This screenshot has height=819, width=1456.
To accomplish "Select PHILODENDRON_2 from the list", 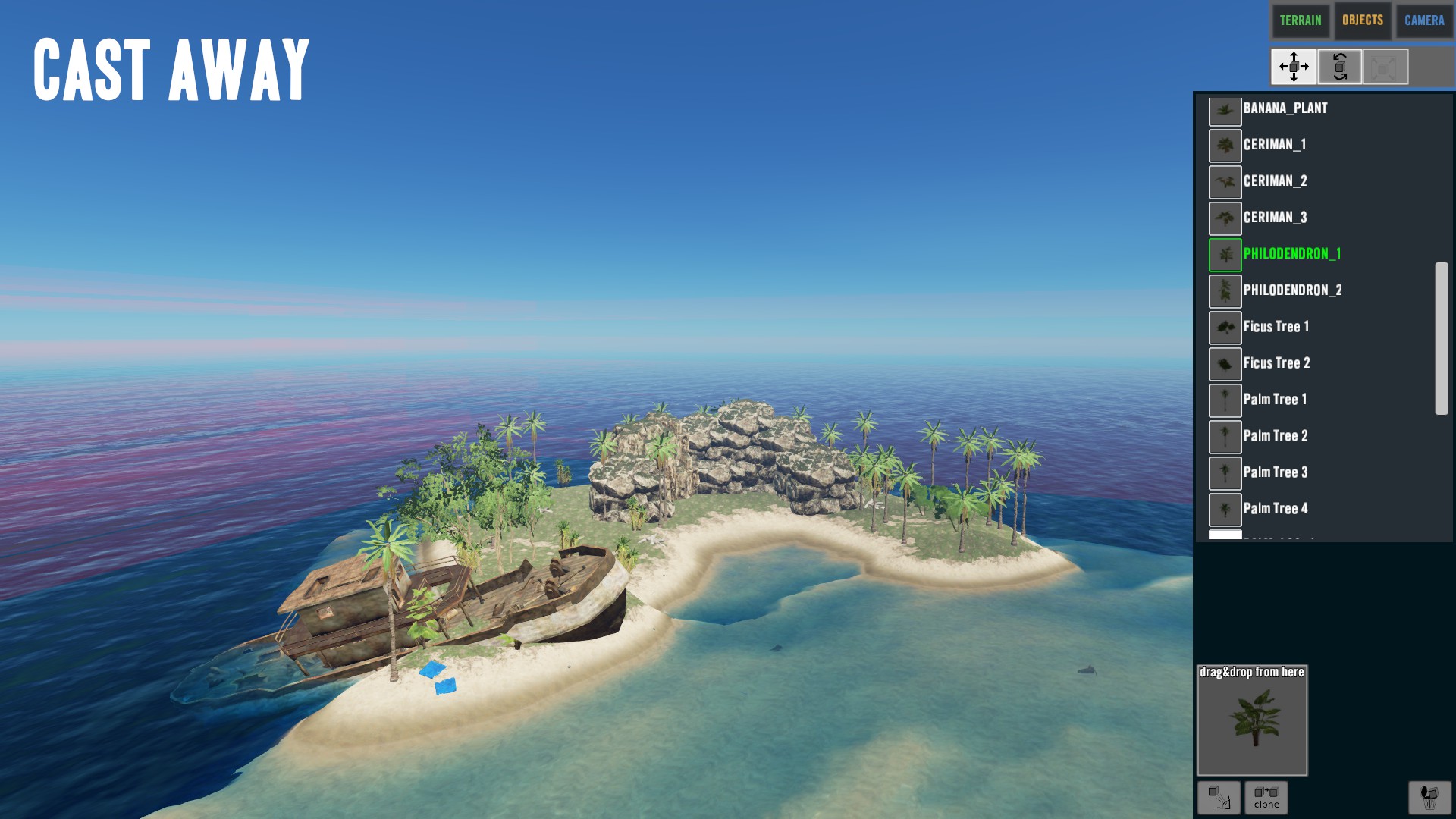I will (x=1292, y=290).
